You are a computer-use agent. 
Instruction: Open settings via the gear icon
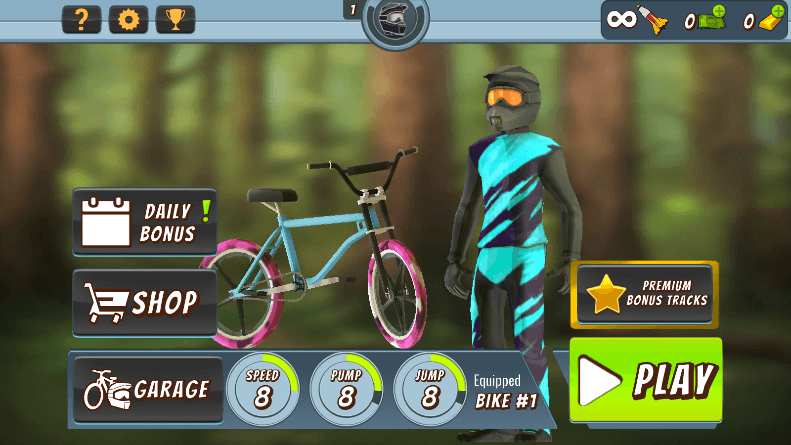coord(128,20)
